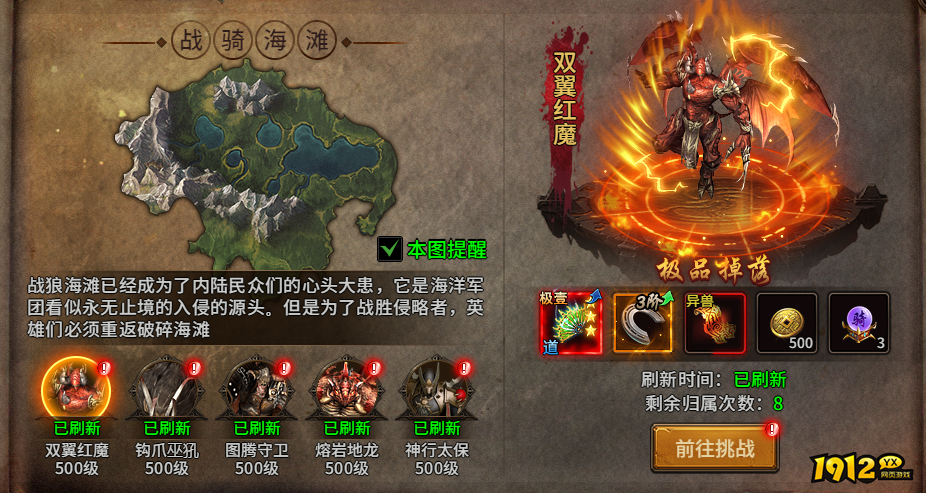Toggle the 本图提醒 checkbox

[390, 248]
